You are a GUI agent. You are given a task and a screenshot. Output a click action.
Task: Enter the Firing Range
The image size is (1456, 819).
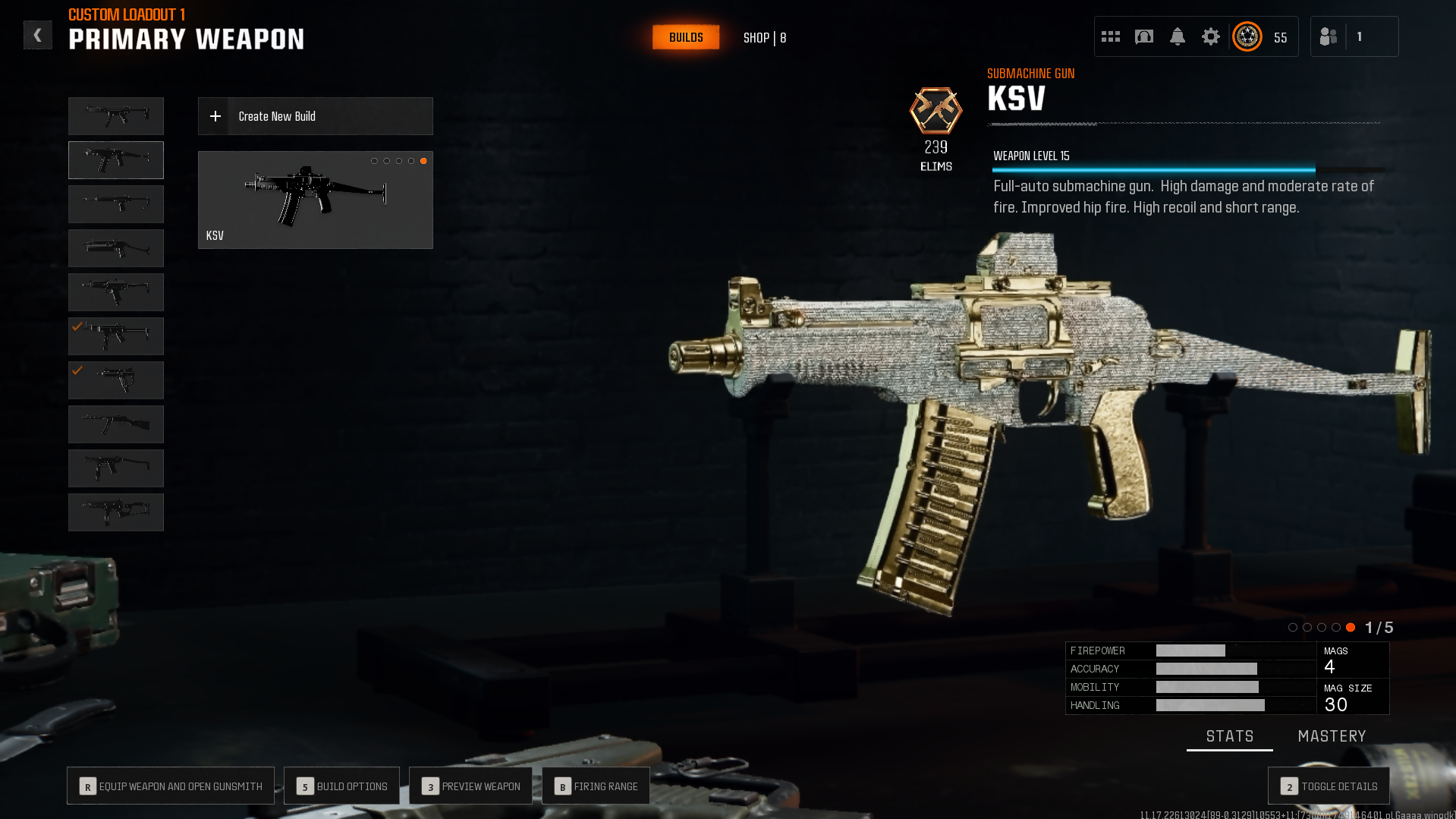(596, 786)
